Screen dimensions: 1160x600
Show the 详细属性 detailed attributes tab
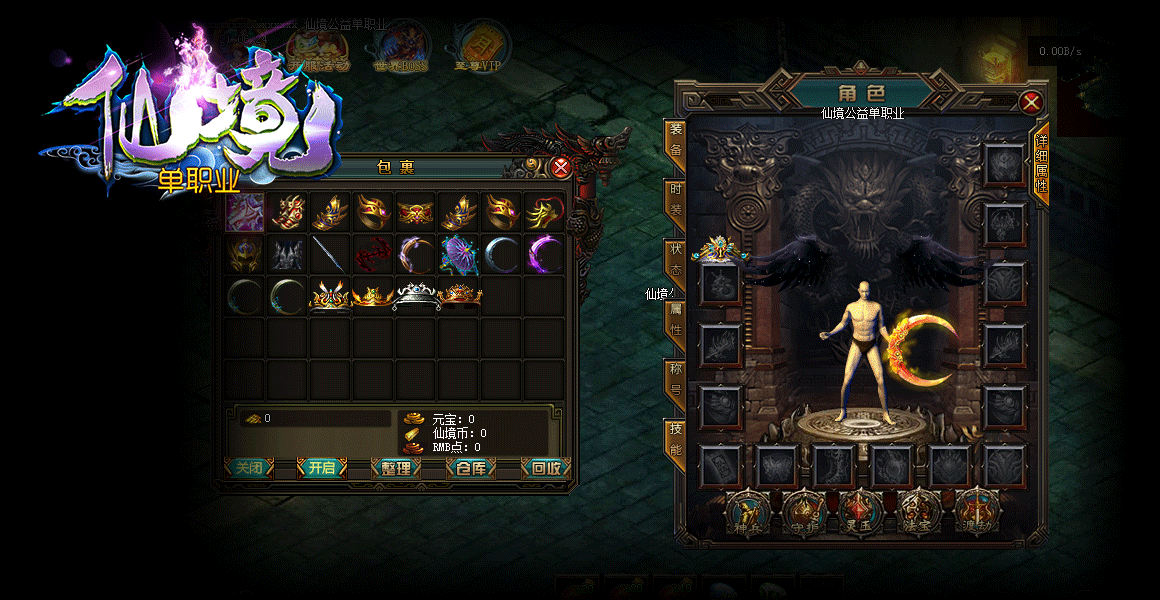point(1041,165)
